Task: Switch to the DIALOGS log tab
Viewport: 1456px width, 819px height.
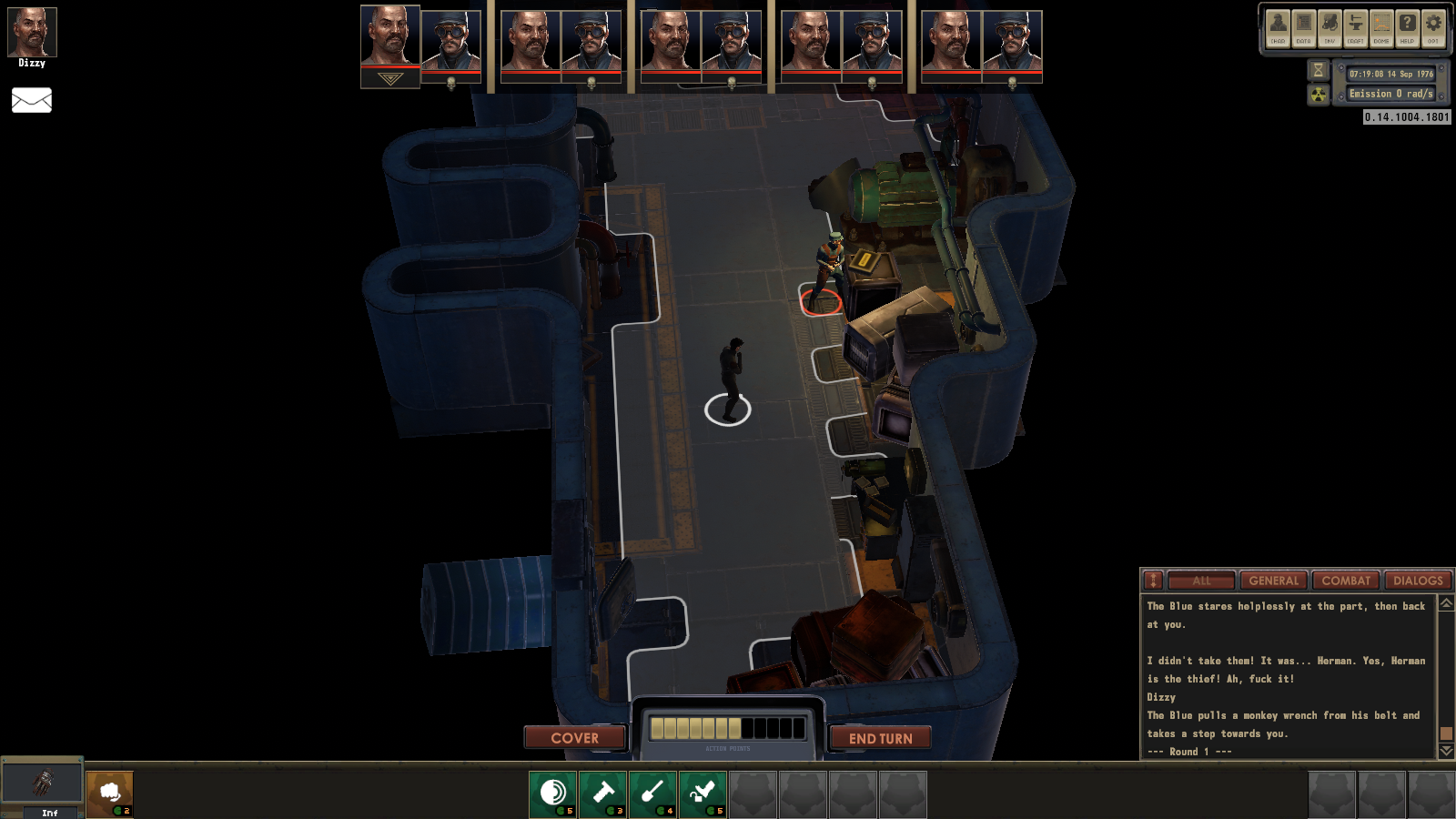Action: [x=1416, y=580]
